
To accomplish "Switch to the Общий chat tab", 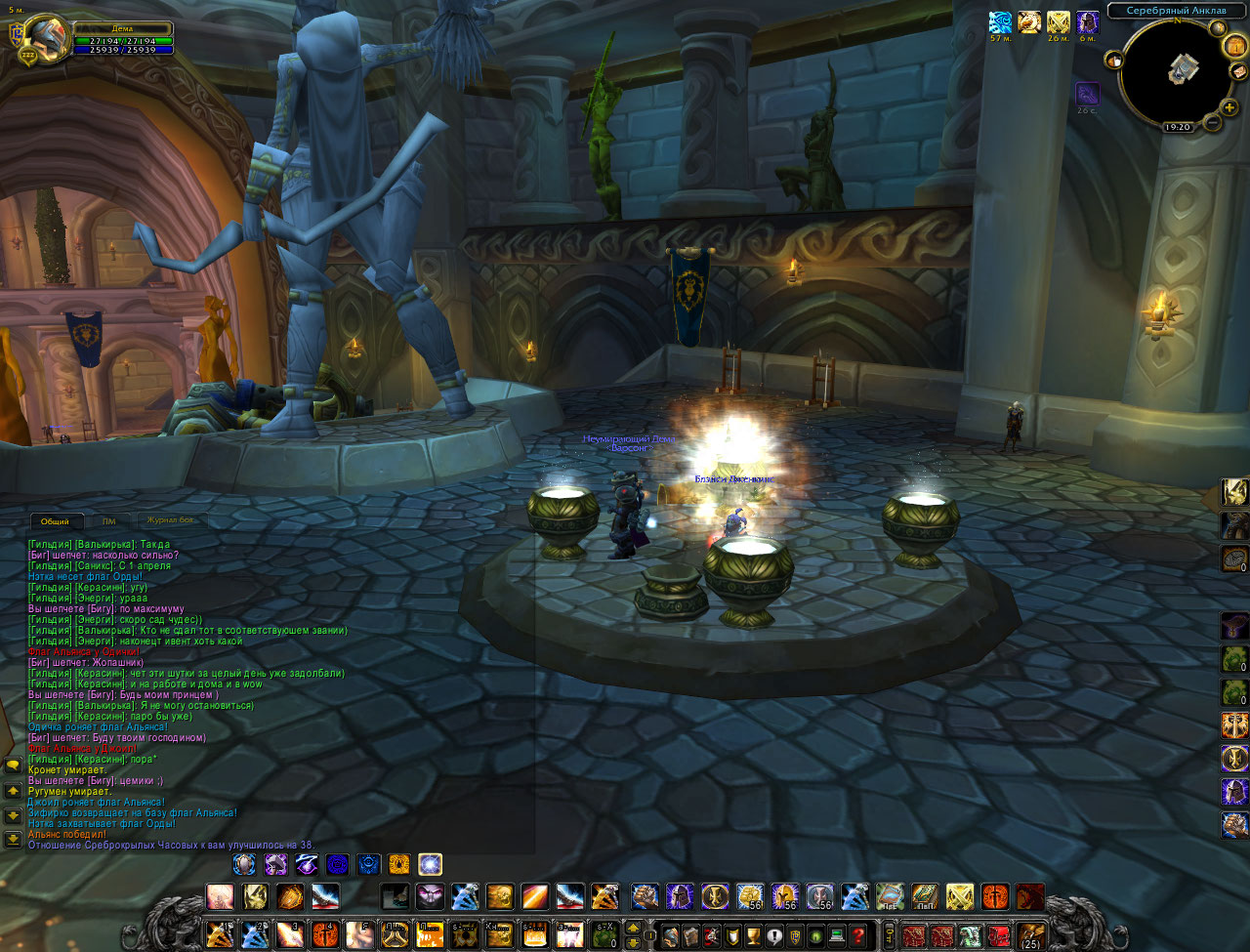I will pos(55,521).
